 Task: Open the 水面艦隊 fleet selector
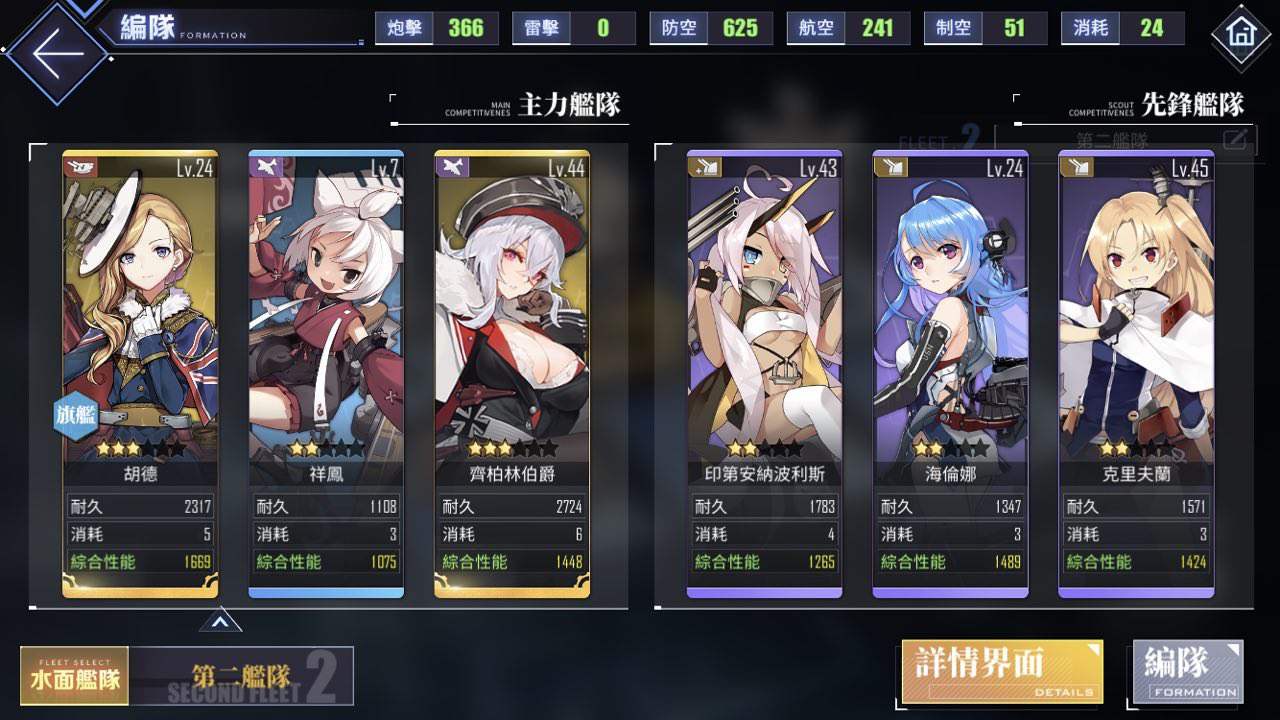click(x=75, y=676)
